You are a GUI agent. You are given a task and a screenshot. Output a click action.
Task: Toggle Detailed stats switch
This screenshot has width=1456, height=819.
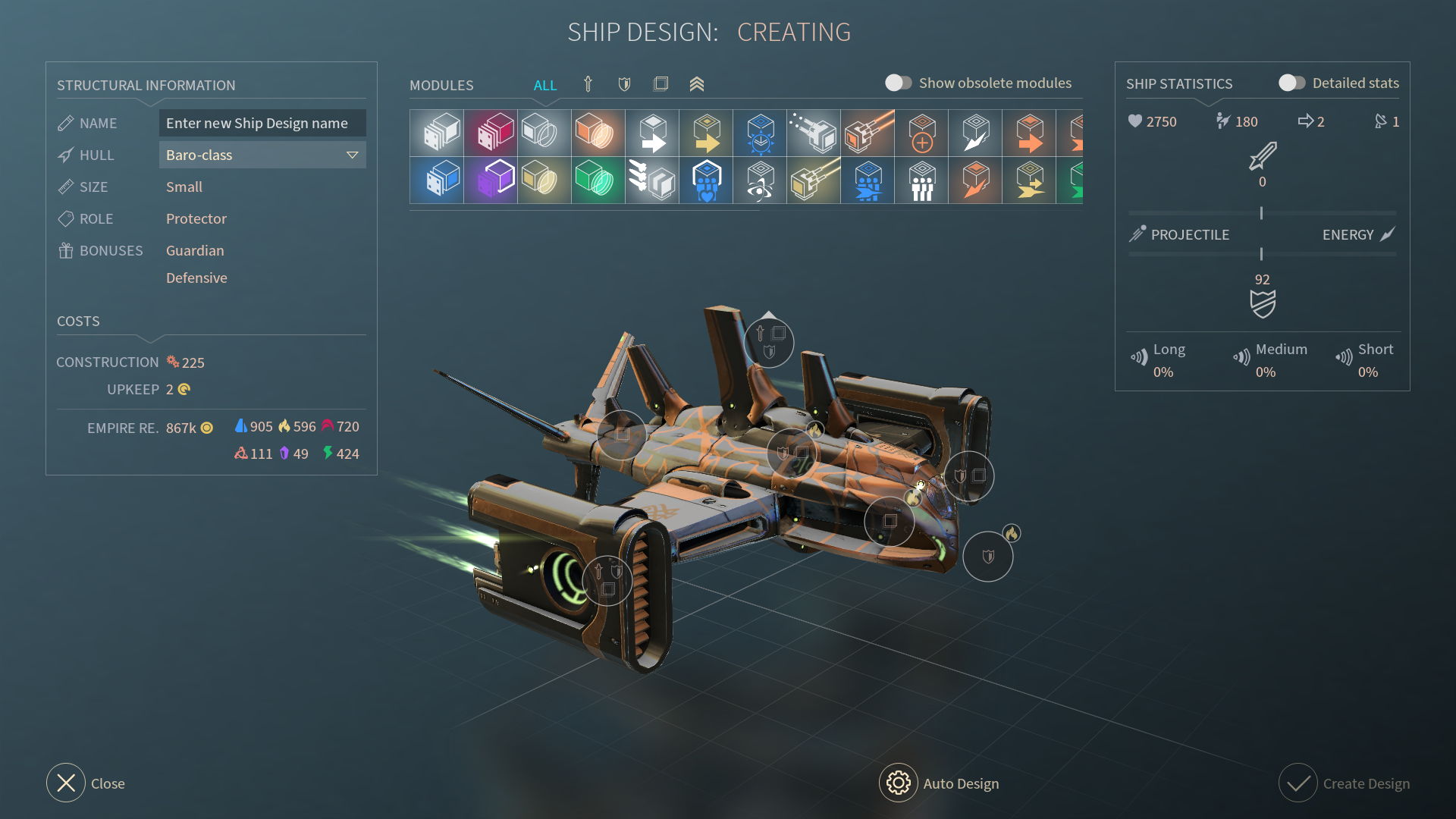click(1291, 83)
